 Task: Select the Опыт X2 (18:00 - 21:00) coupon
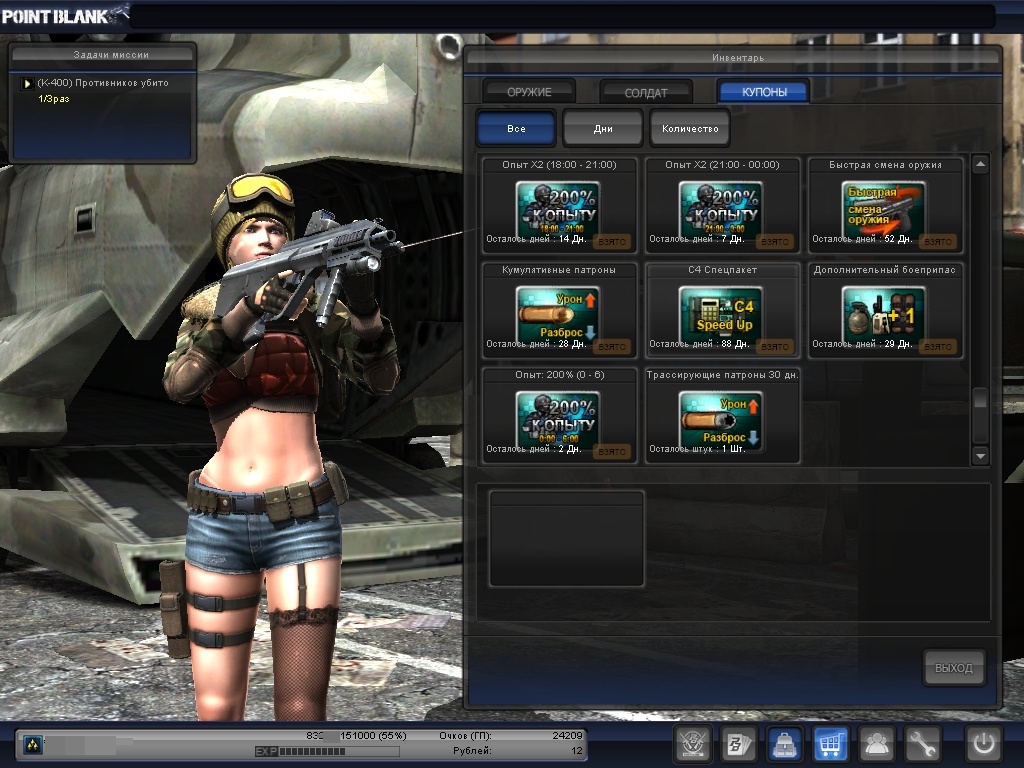(558, 208)
